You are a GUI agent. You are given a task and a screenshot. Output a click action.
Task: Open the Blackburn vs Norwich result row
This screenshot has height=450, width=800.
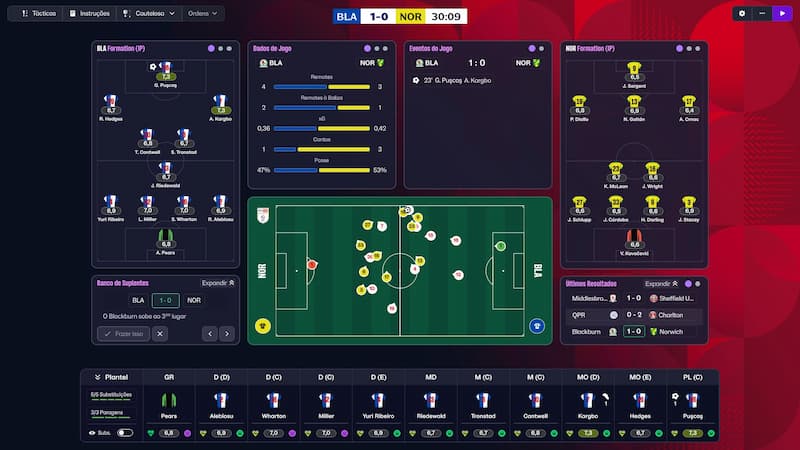(x=634, y=331)
